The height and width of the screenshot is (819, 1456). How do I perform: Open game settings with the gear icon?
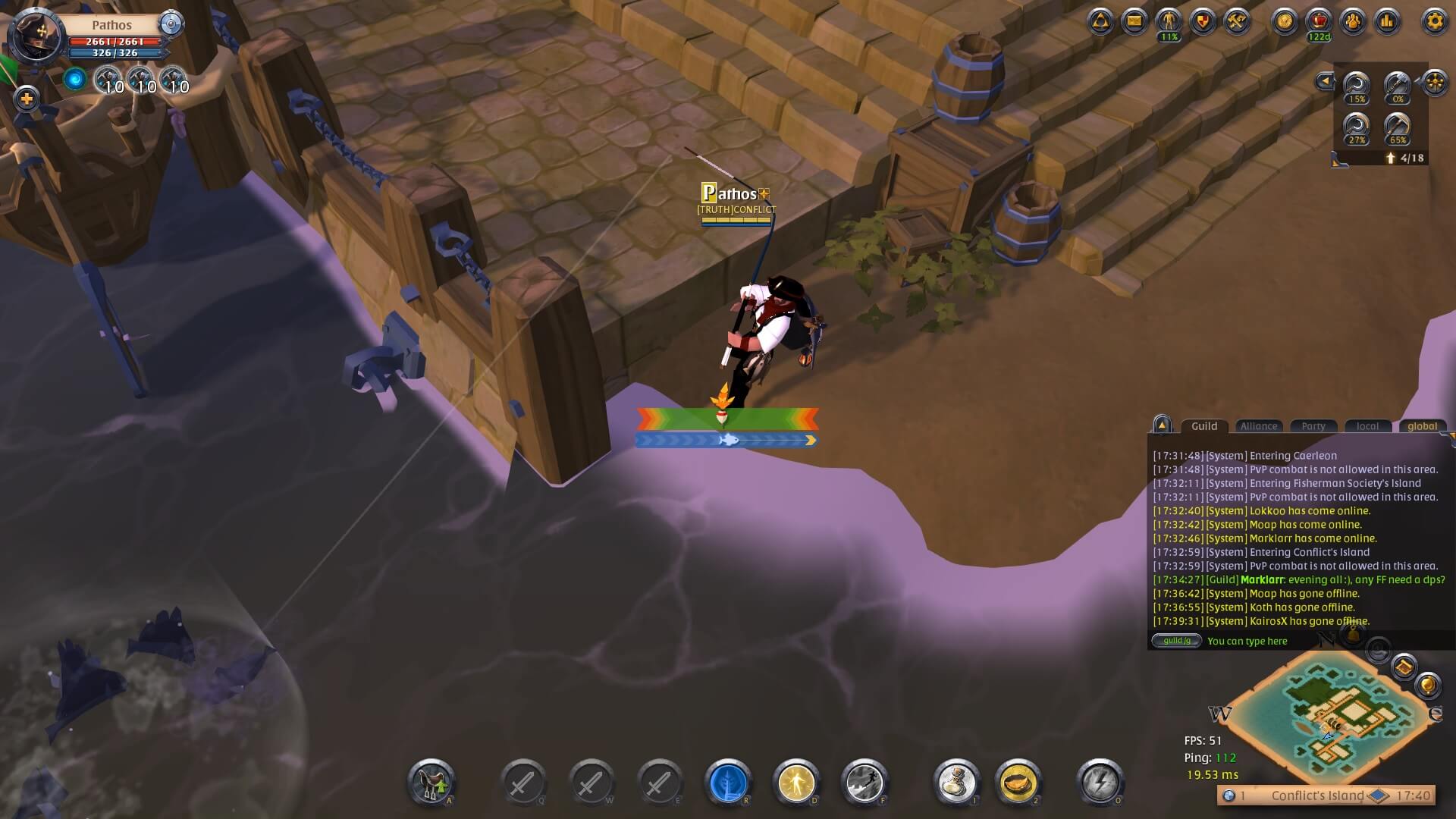[x=1433, y=23]
